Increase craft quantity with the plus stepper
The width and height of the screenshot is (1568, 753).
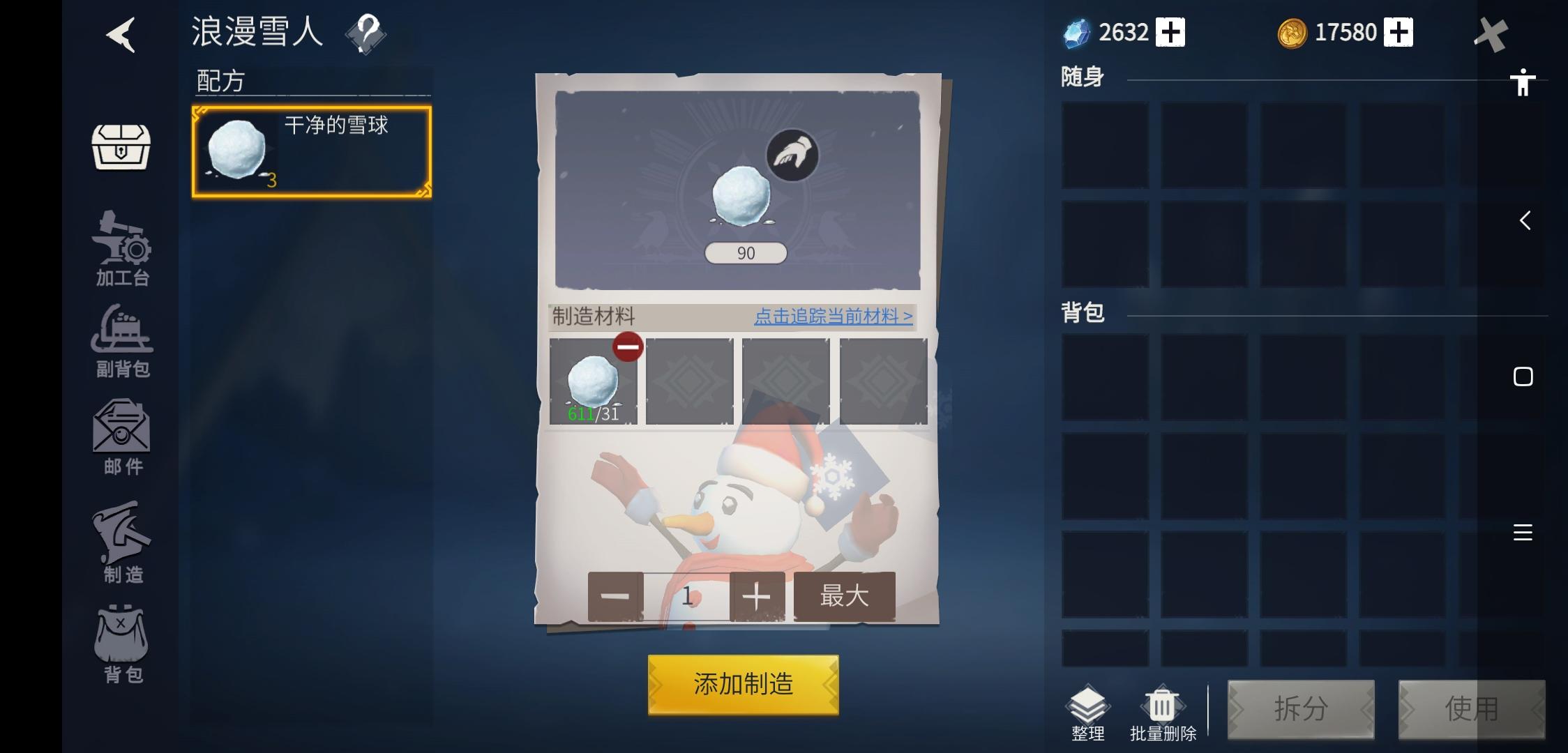point(757,597)
